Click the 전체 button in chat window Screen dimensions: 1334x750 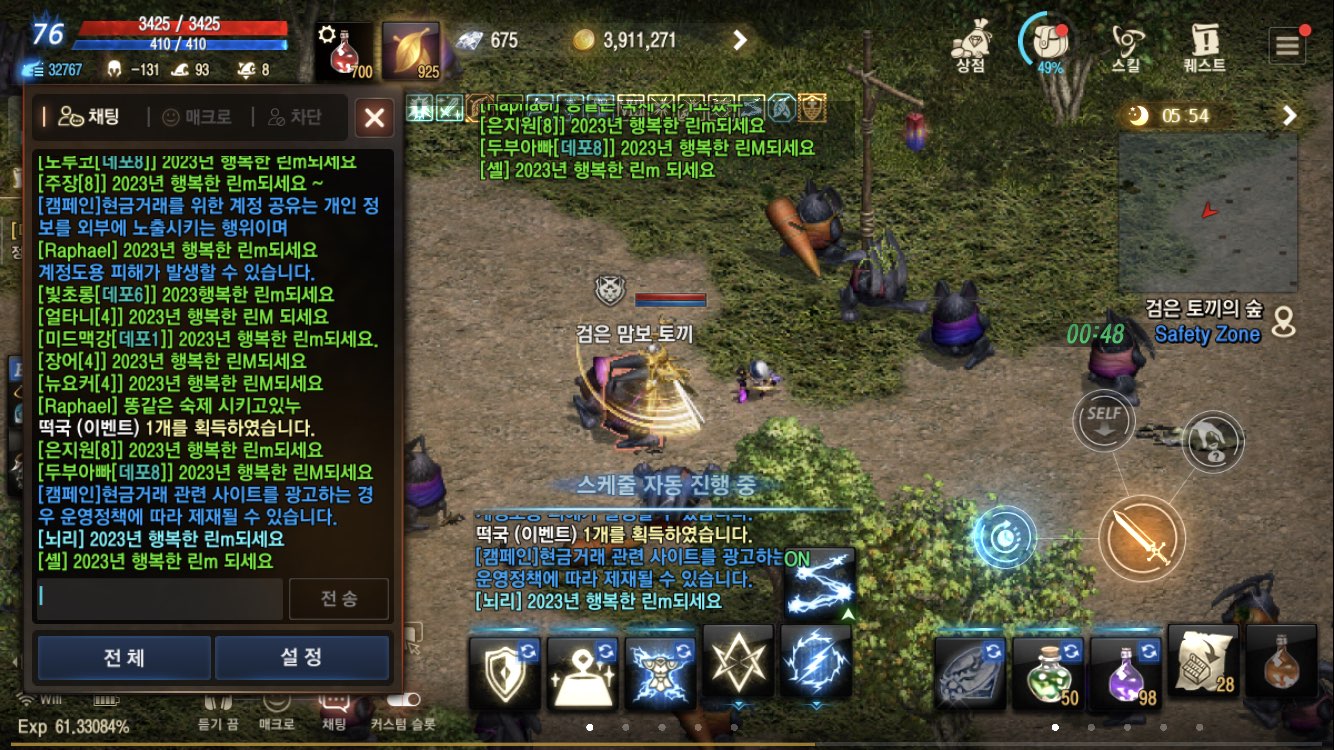[x=123, y=658]
